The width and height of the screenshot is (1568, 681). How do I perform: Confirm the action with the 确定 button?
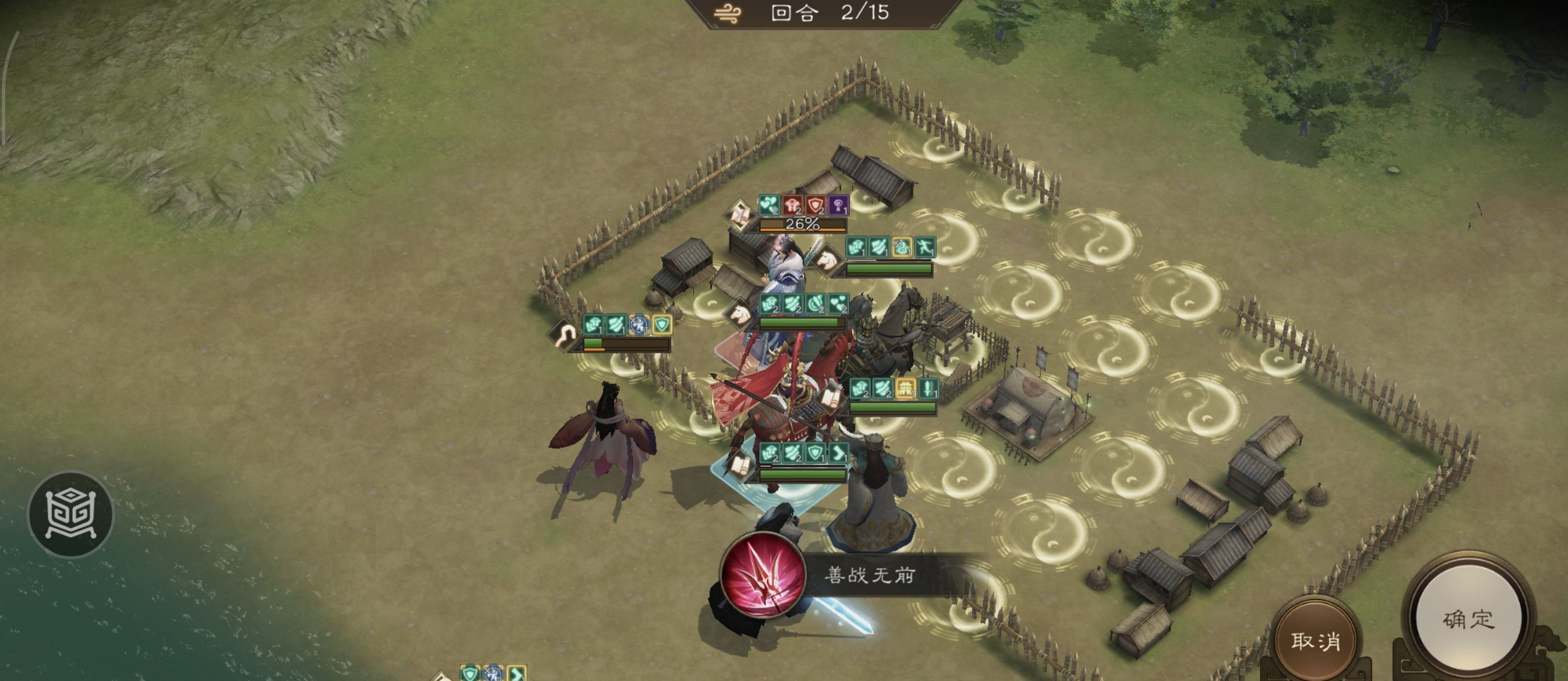1468,618
